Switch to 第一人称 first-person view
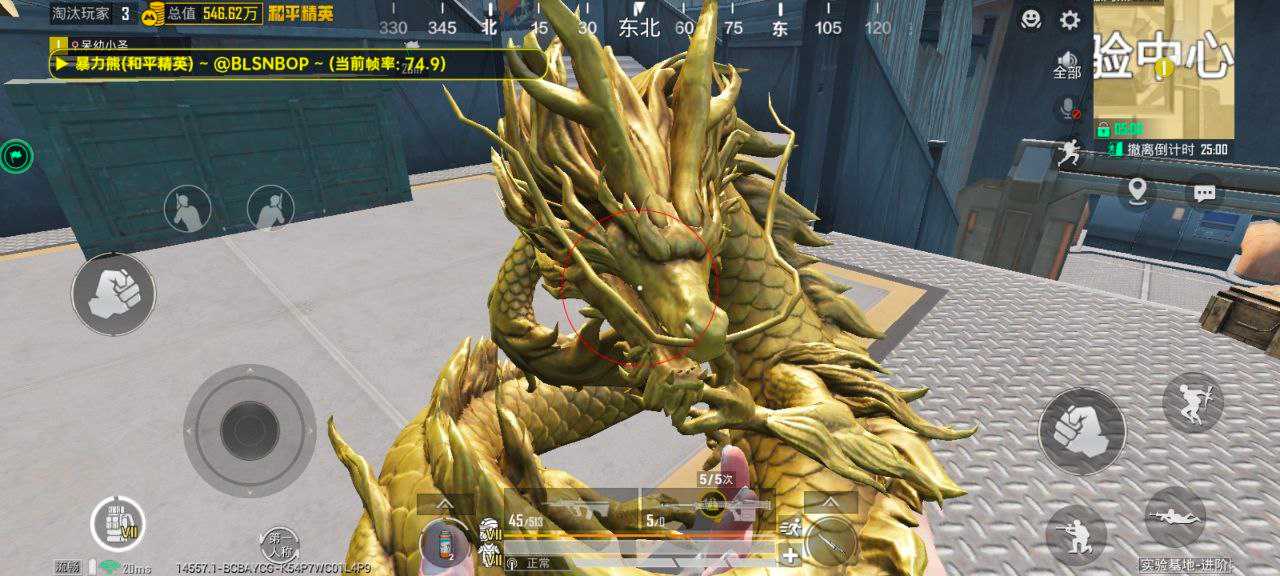 pos(279,545)
